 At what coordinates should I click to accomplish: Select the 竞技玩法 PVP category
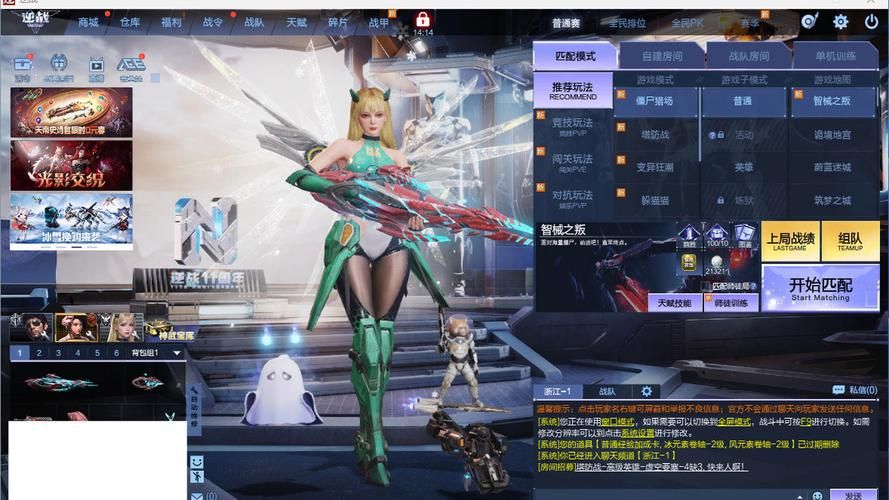click(573, 126)
